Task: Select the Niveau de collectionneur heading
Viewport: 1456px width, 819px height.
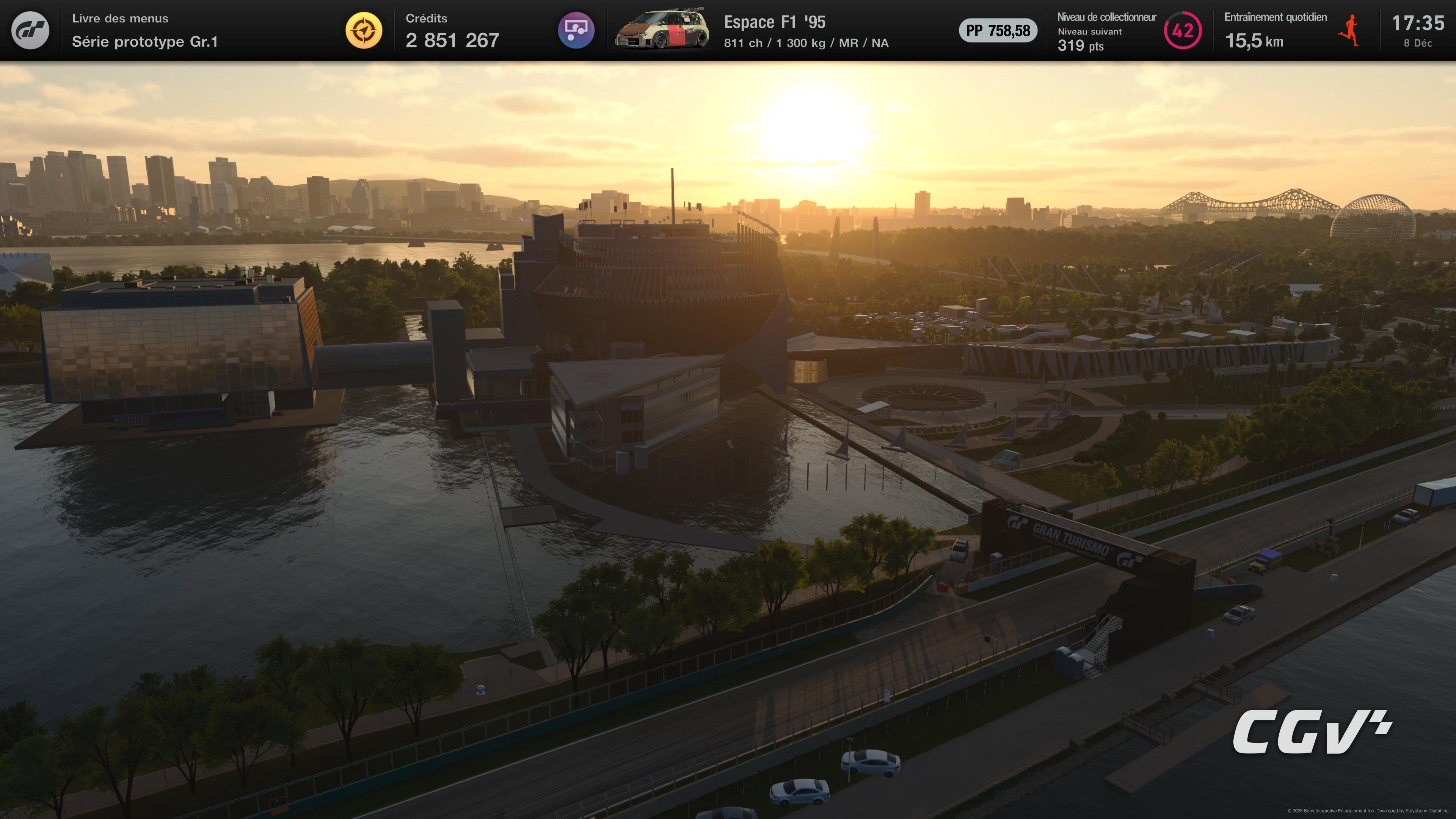Action: point(1108,17)
